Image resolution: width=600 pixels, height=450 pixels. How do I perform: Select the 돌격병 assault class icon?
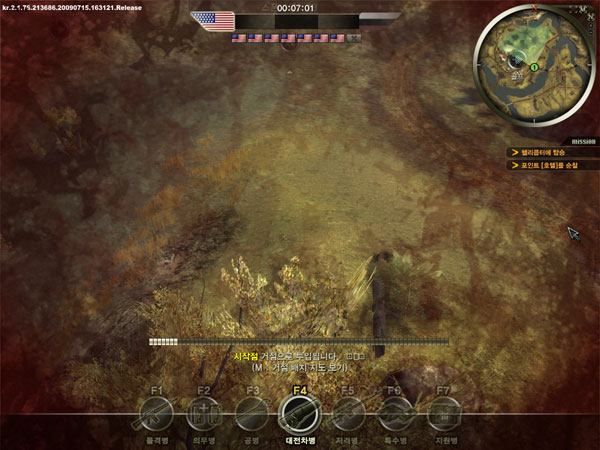155,413
